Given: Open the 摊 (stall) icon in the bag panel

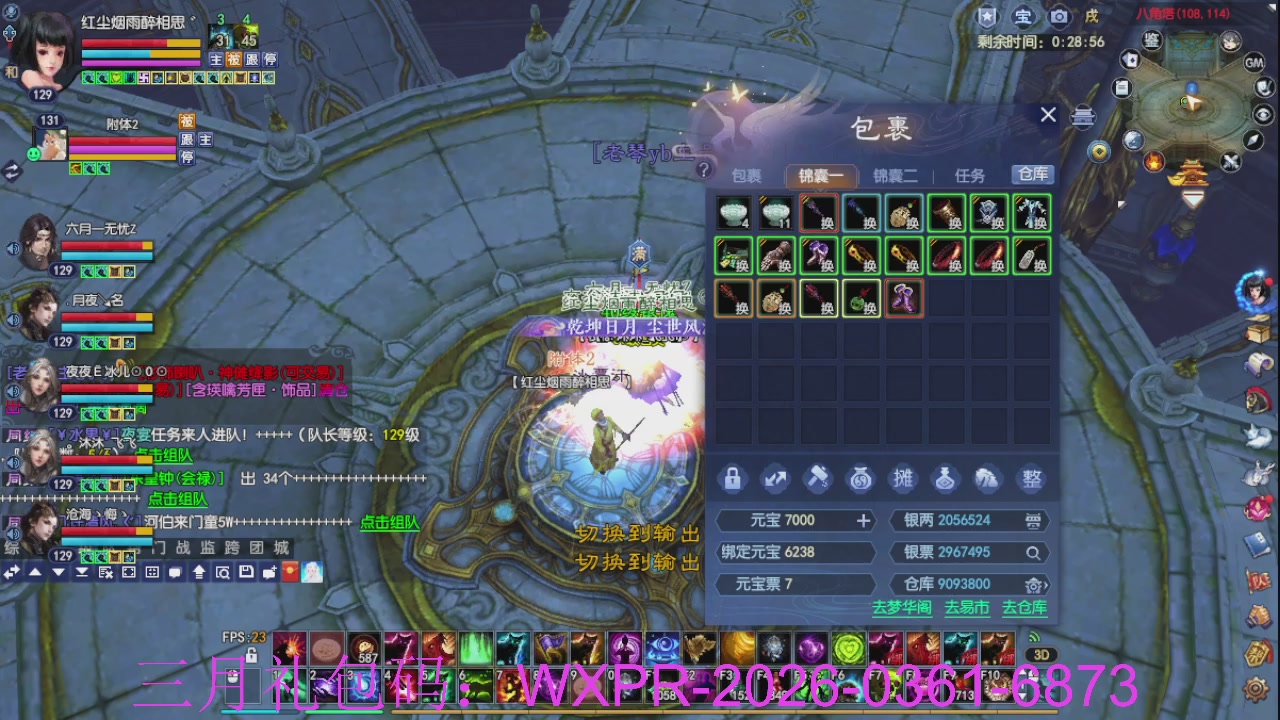Looking at the screenshot, I should tap(903, 478).
